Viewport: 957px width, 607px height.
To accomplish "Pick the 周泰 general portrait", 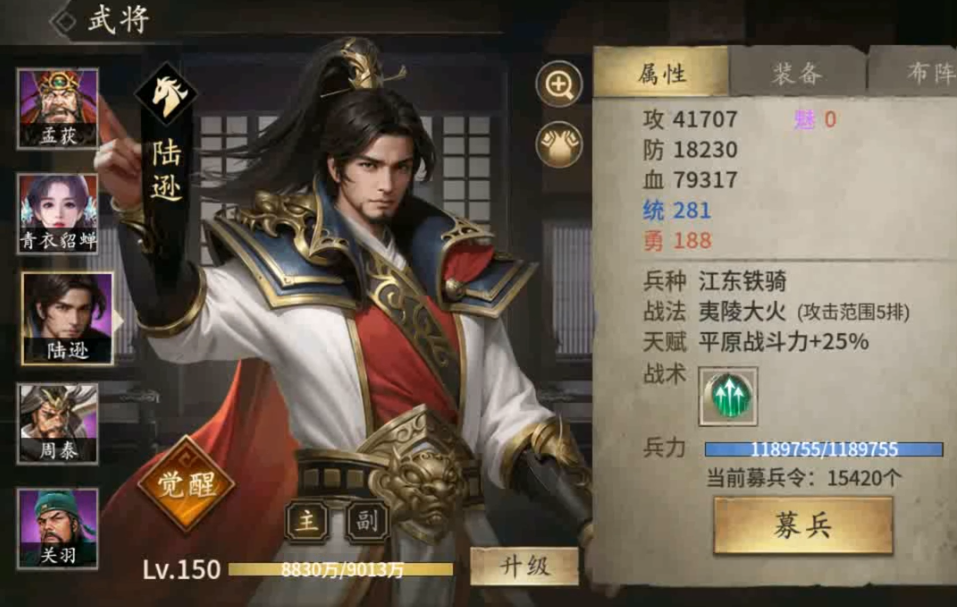I will (57, 423).
